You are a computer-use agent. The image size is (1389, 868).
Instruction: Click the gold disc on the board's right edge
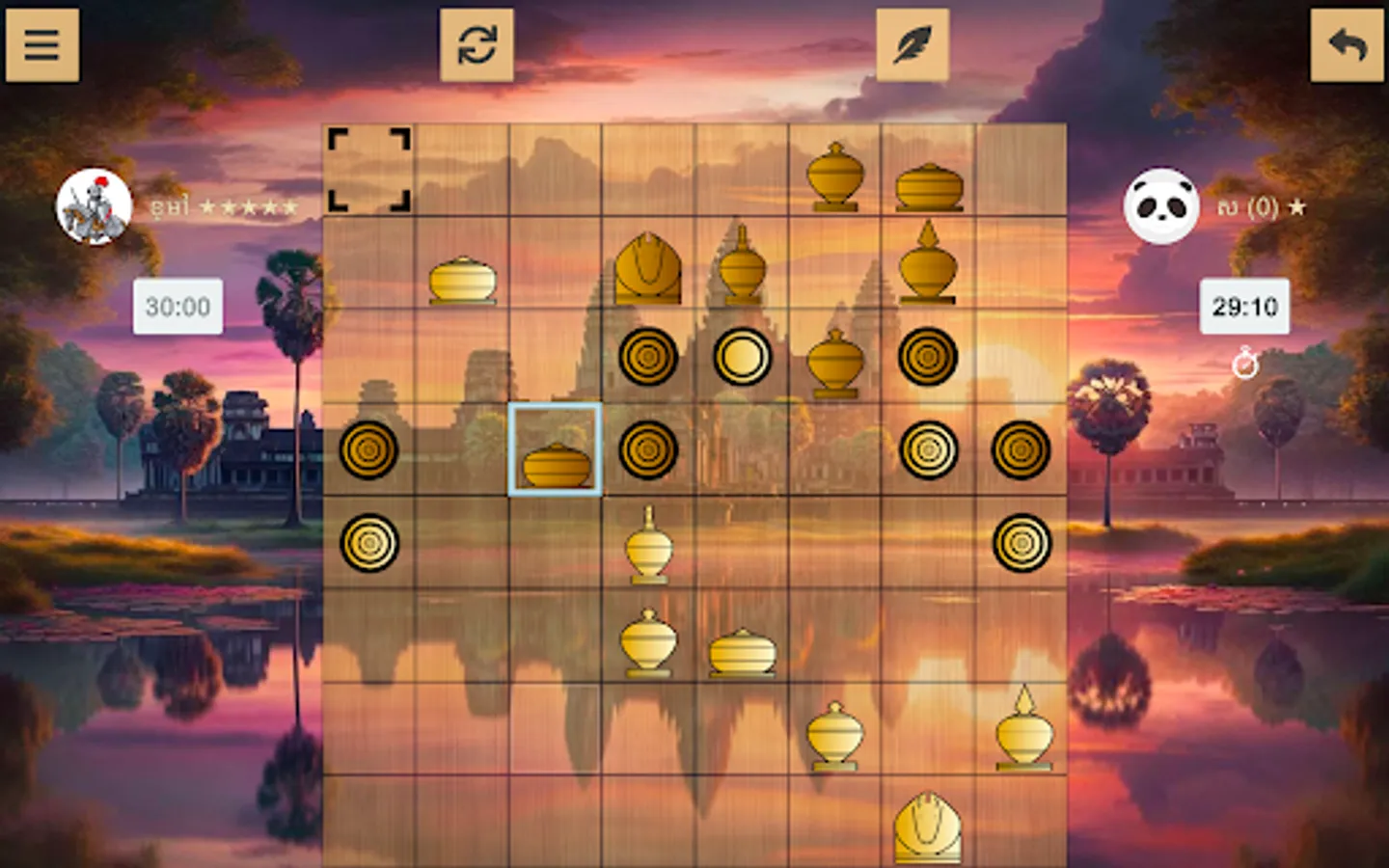(1021, 449)
